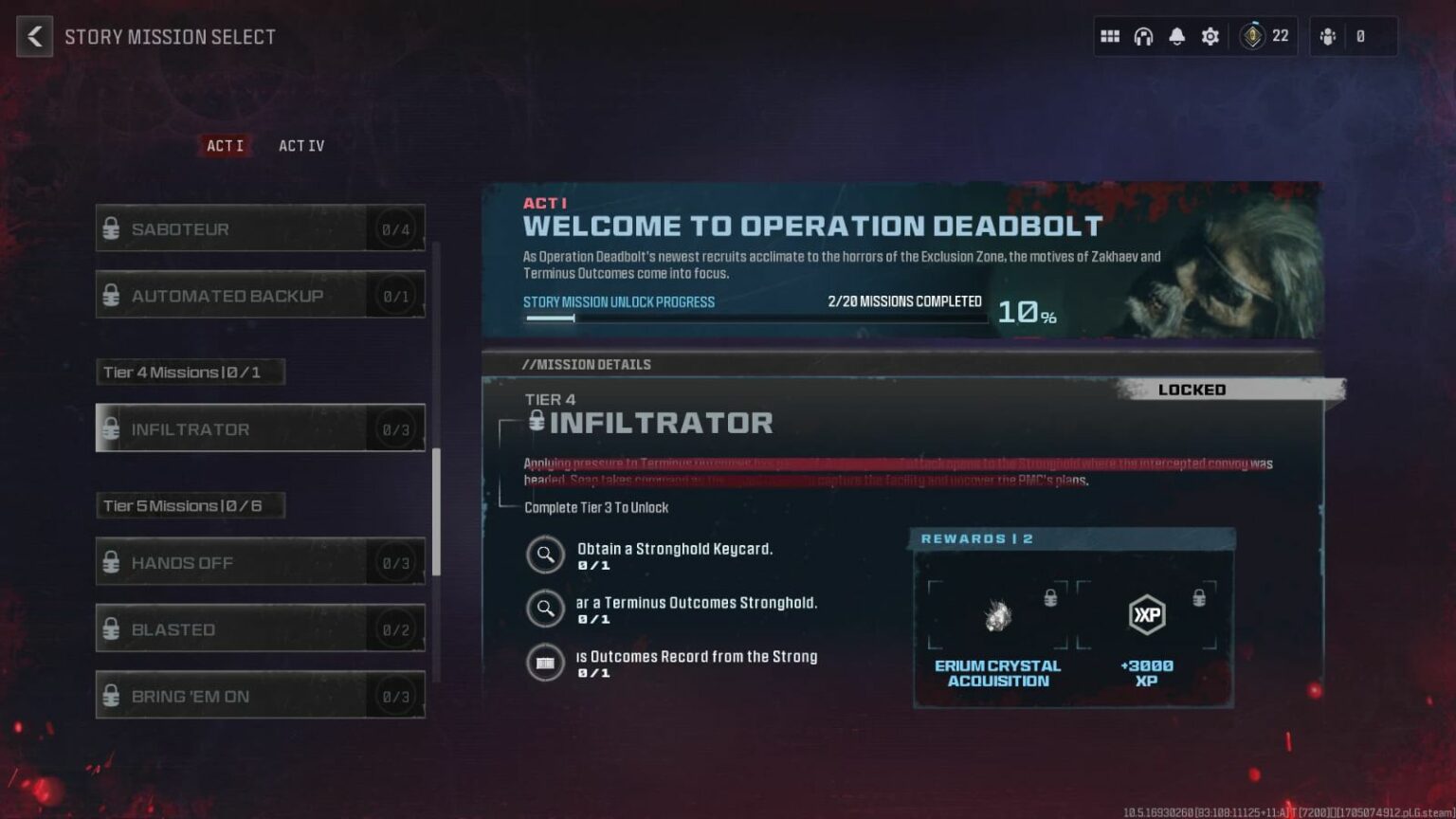Click the CoD Points currency icon
The width and height of the screenshot is (1456, 819).
coord(1253,35)
